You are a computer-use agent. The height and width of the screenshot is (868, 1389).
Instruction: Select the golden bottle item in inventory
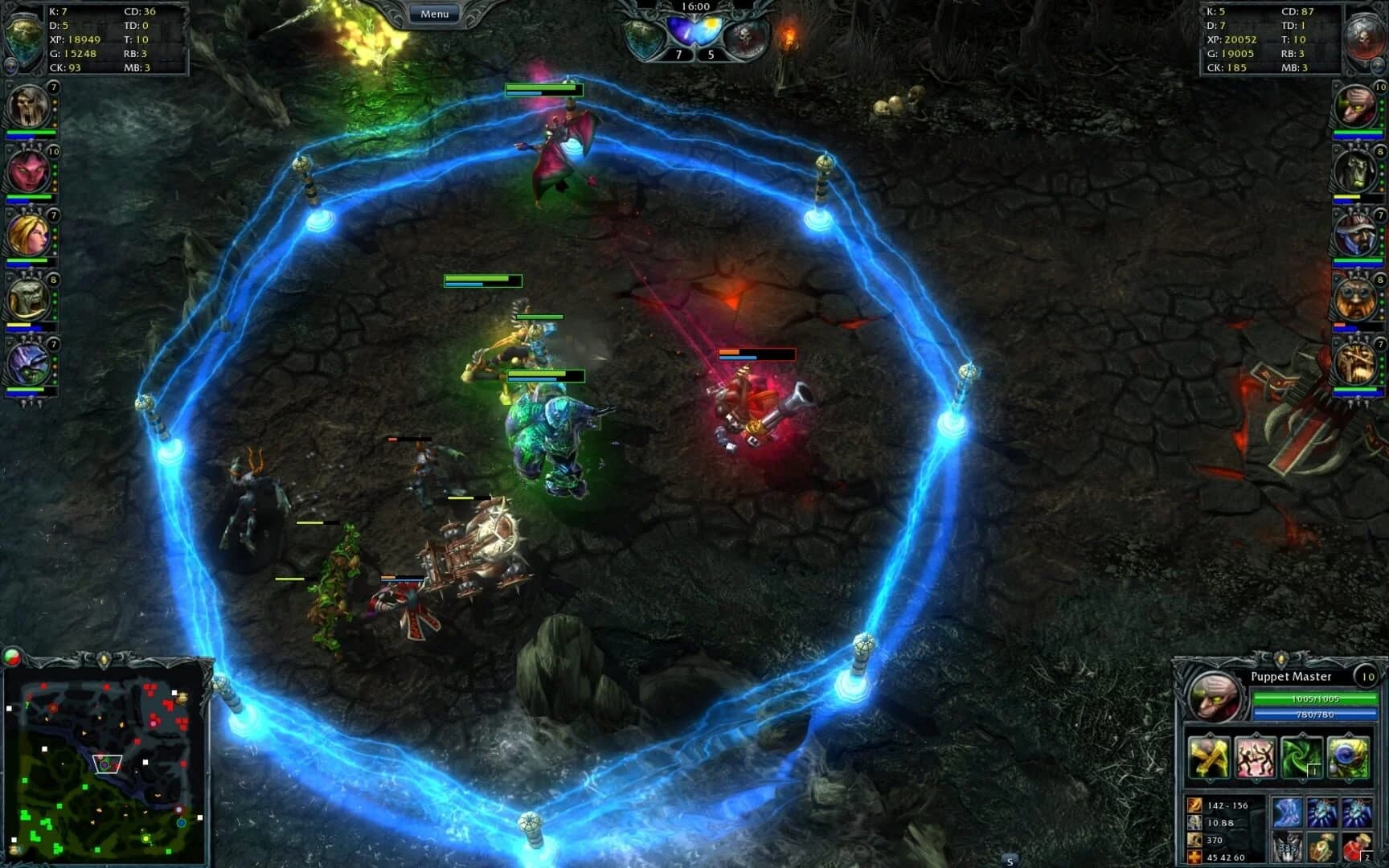(x=1321, y=847)
